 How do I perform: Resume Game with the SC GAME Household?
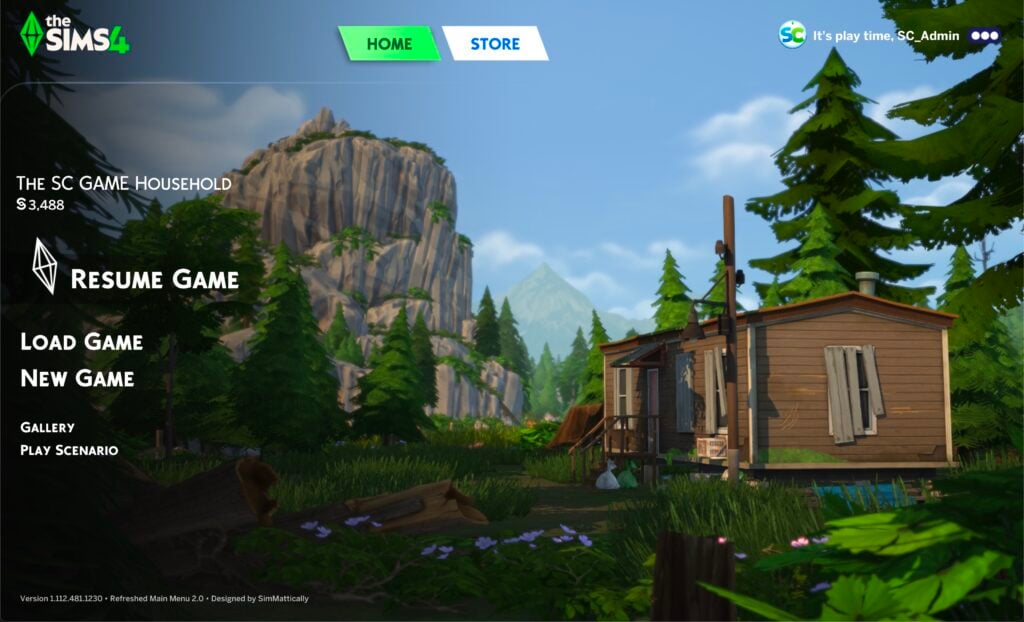(154, 278)
